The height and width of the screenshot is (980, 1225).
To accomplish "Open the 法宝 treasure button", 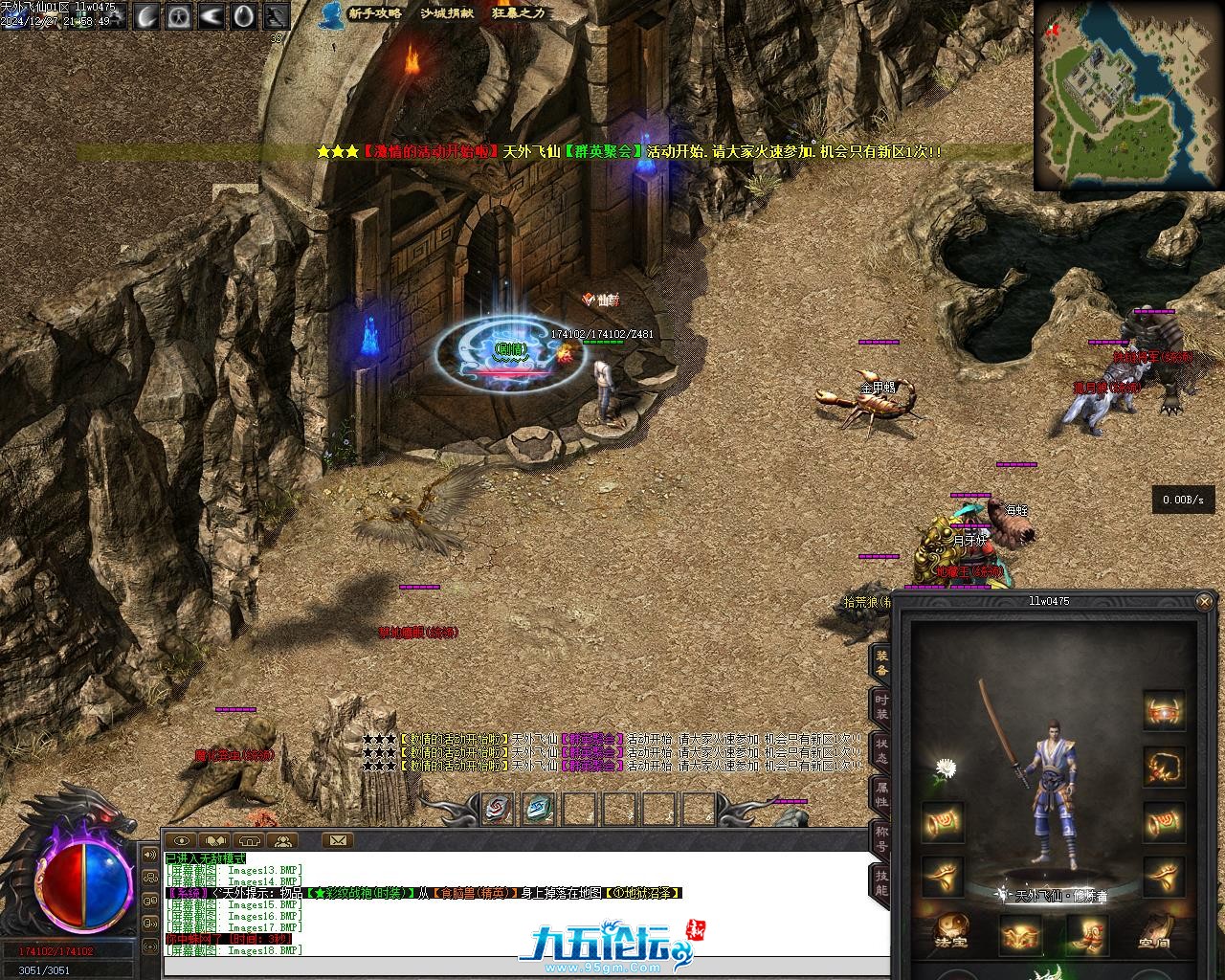I will [x=950, y=933].
